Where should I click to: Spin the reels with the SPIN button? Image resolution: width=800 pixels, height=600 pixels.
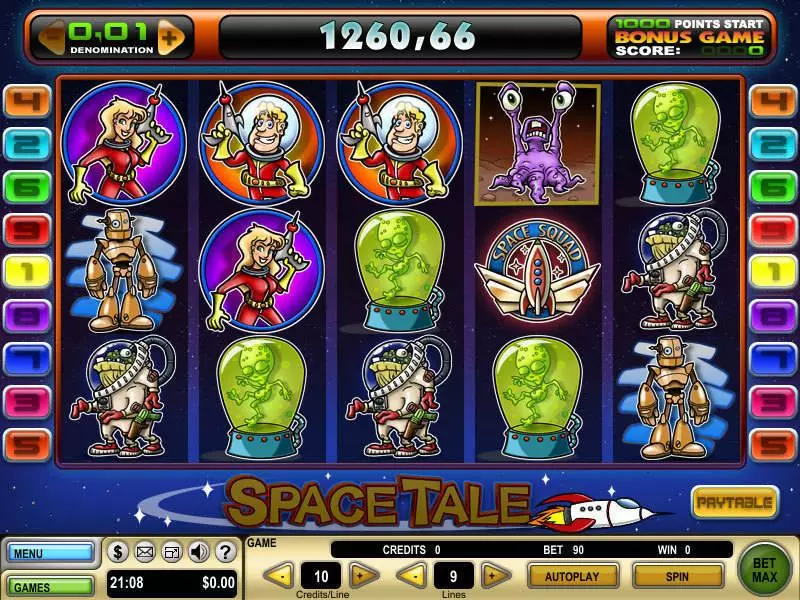point(678,576)
